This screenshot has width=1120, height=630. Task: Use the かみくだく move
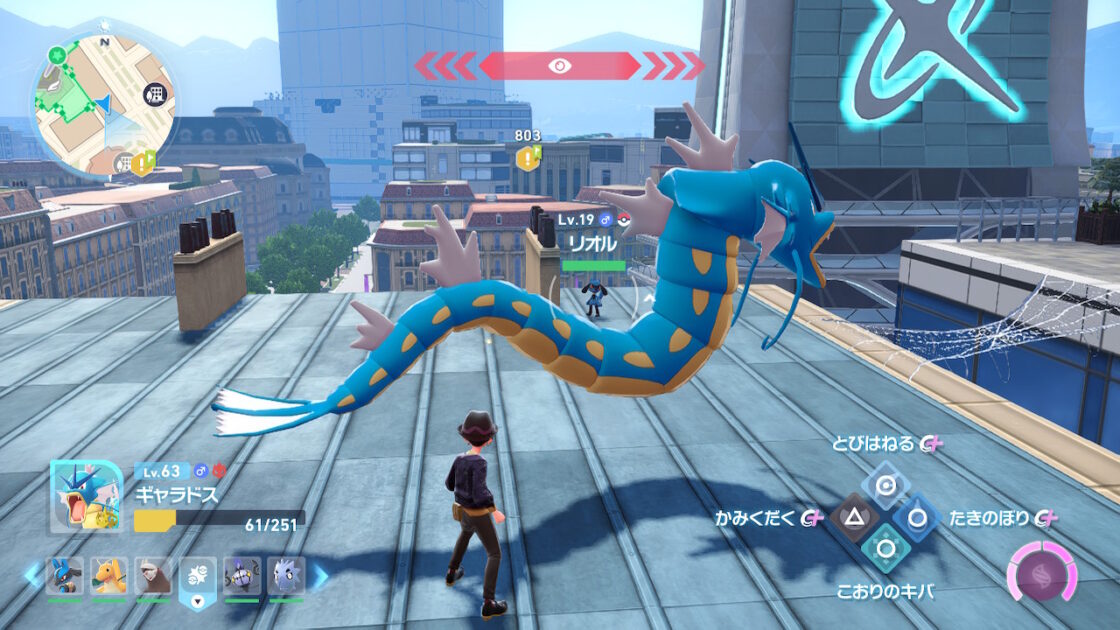coord(853,517)
